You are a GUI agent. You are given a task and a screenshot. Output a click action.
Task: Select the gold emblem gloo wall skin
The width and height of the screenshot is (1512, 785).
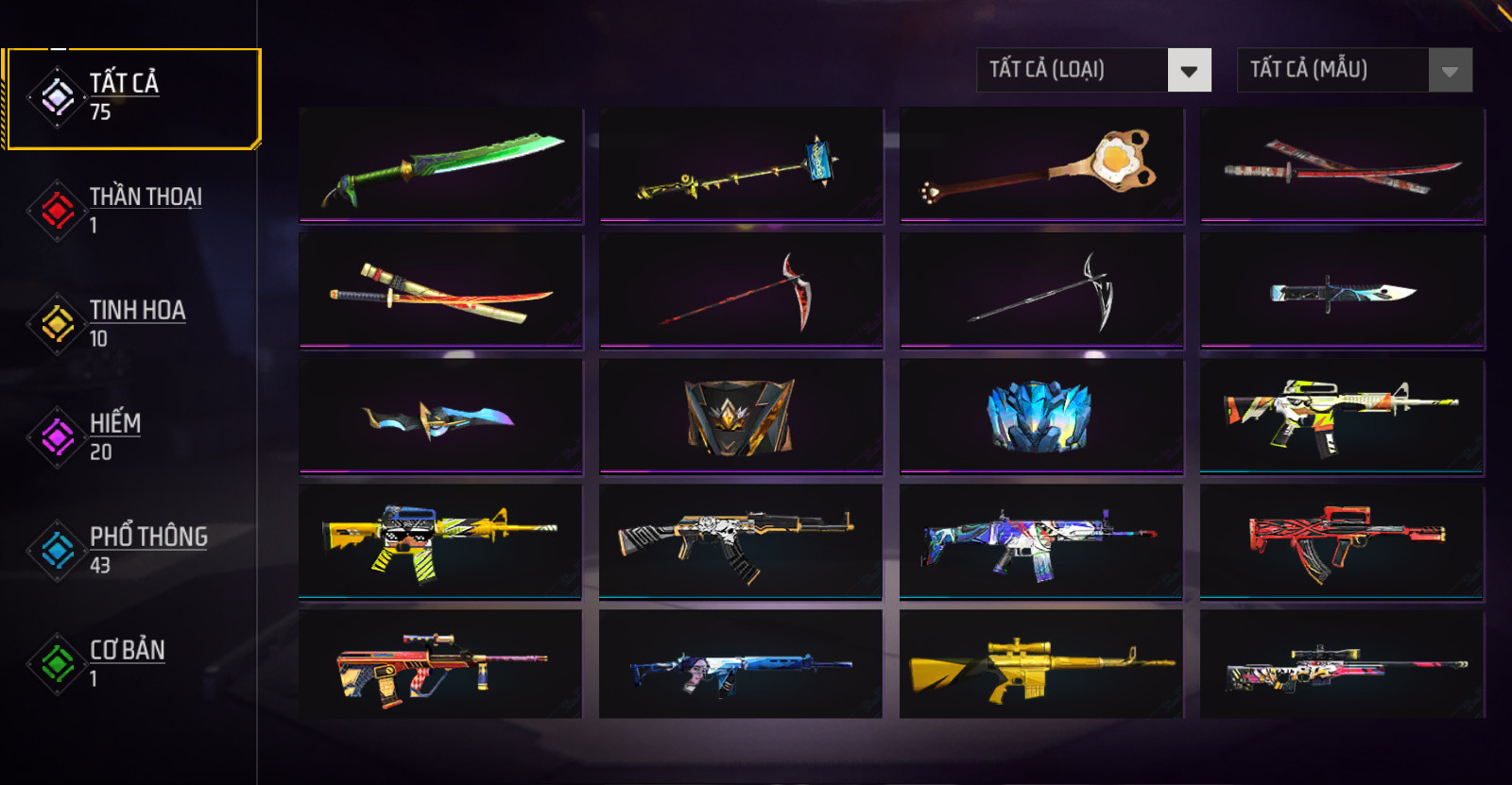[741, 417]
